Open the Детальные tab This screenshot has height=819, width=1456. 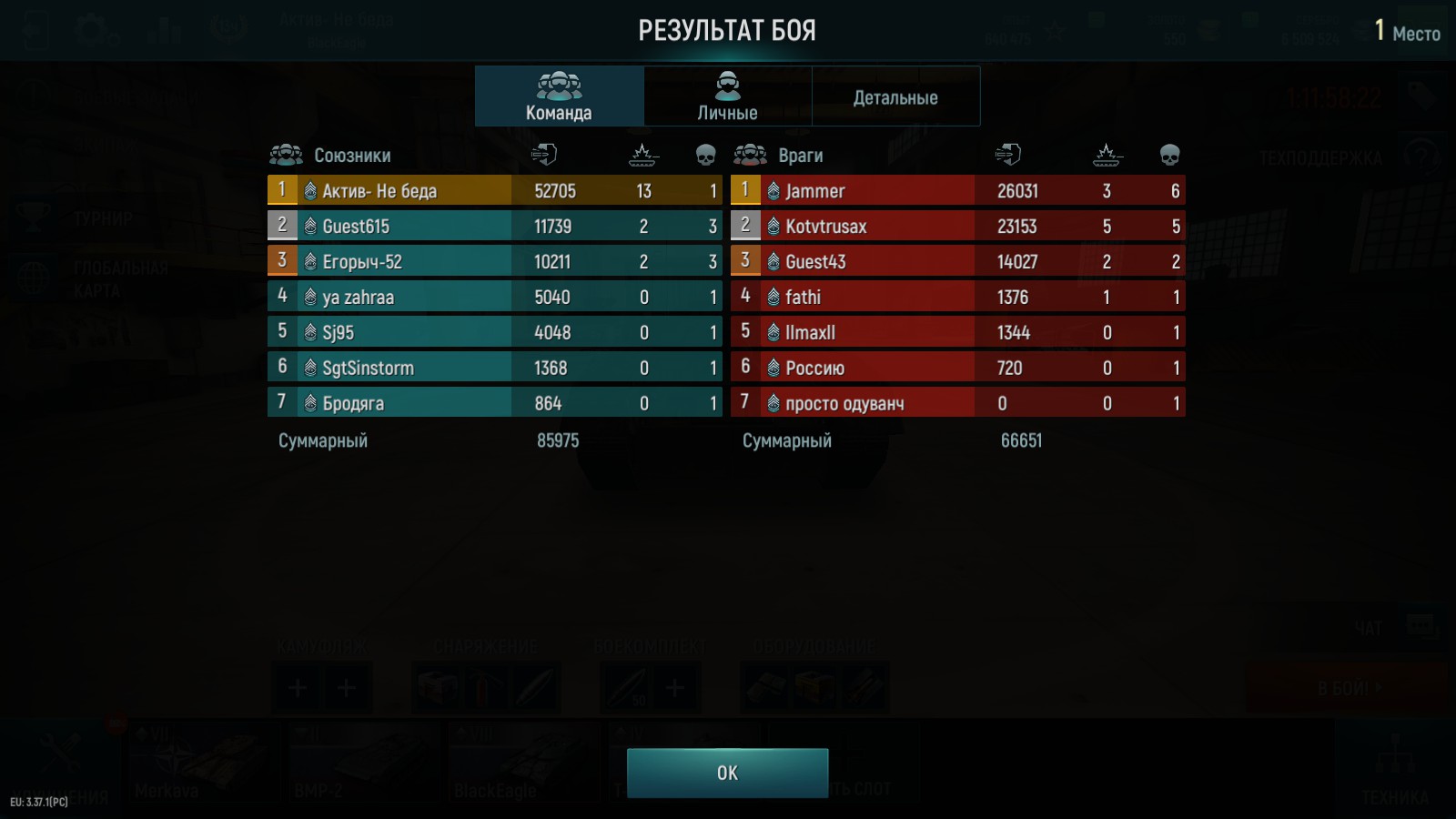coord(895,96)
